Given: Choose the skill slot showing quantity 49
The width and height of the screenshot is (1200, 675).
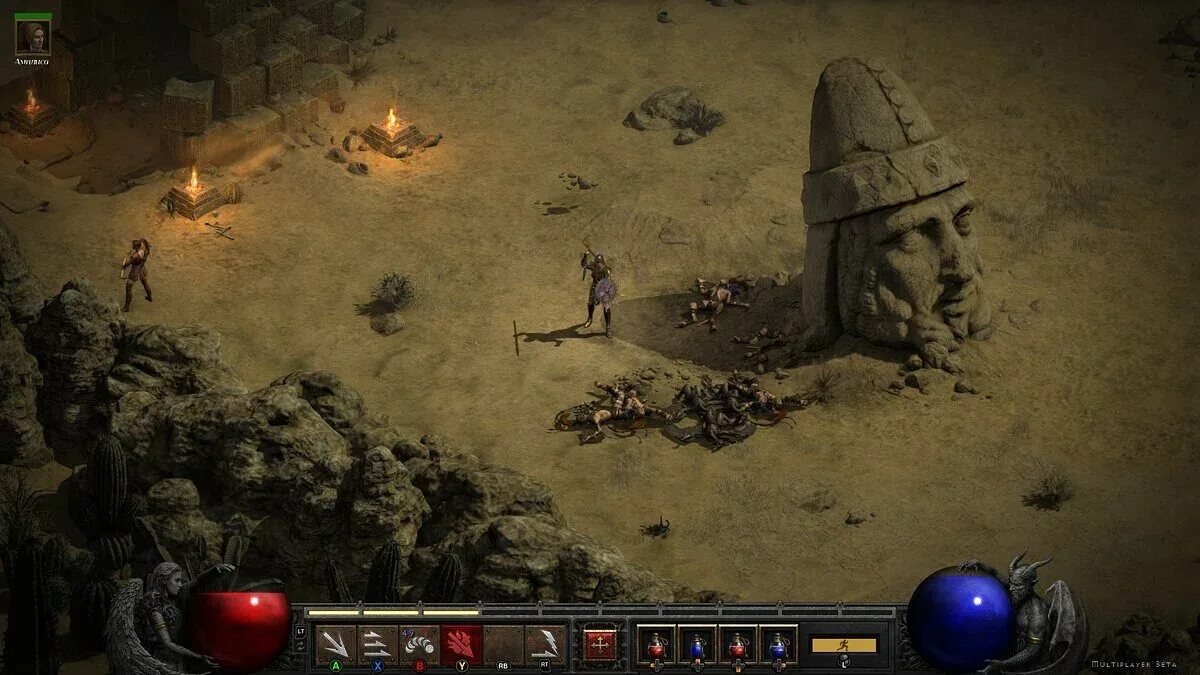Looking at the screenshot, I should 419,644.
